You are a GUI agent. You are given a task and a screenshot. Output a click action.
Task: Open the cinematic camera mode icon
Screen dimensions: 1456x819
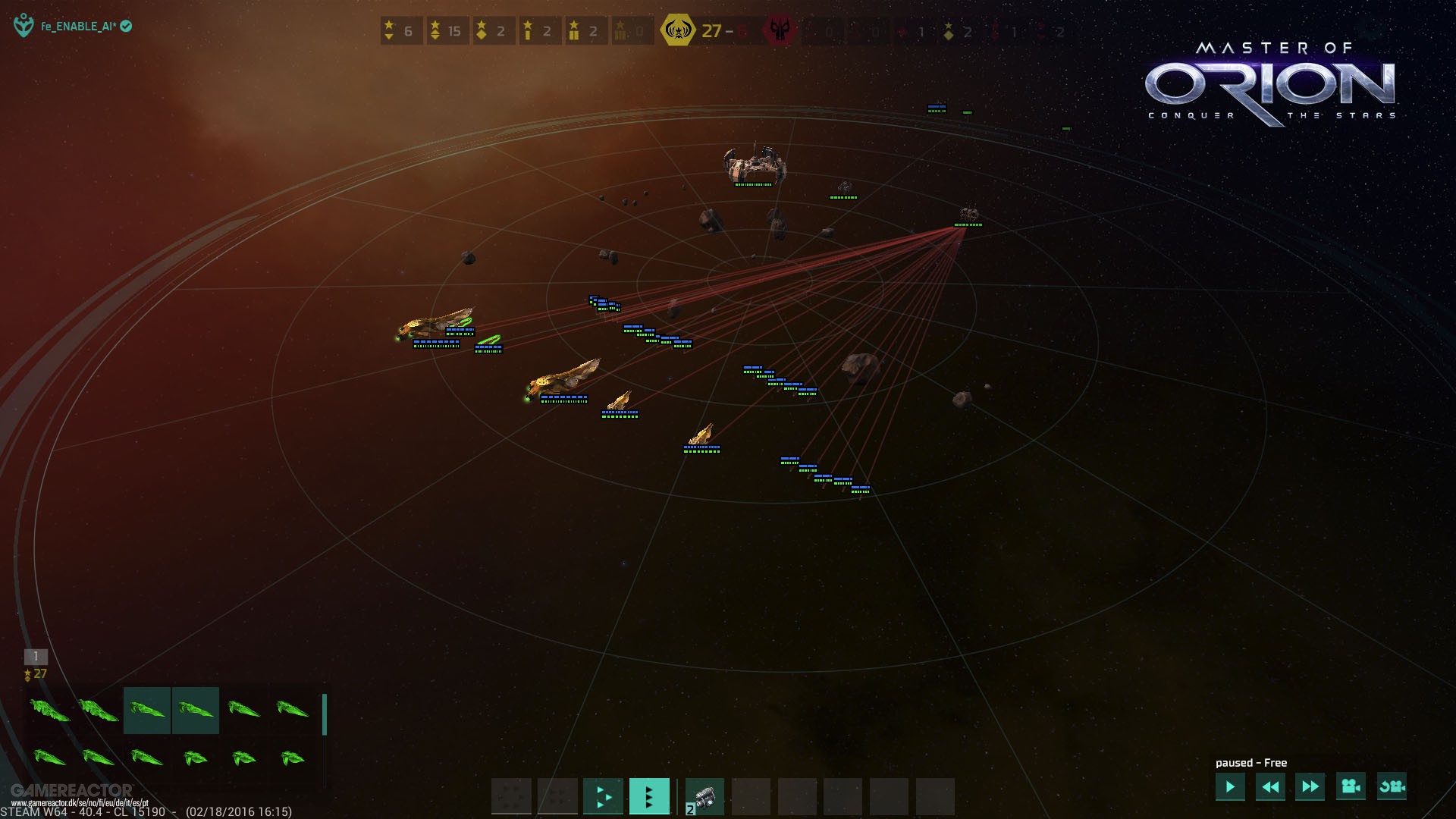(1391, 788)
